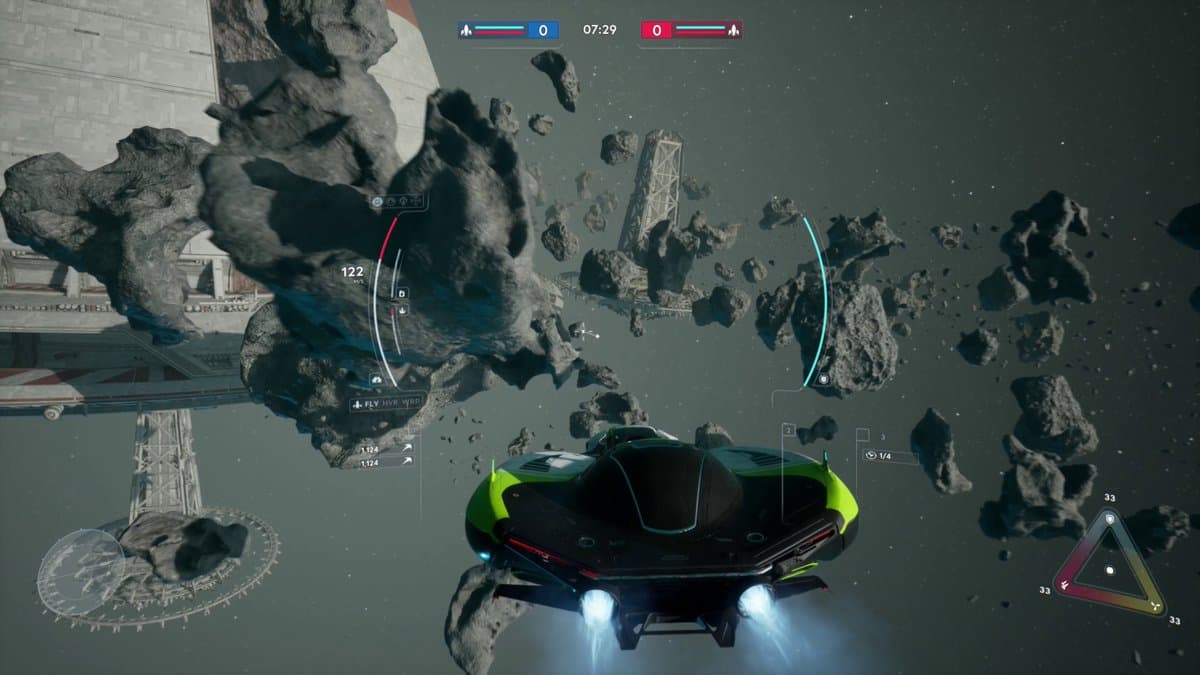1200x675 pixels.
Task: Click the red team ship icon
Action: coord(732,30)
